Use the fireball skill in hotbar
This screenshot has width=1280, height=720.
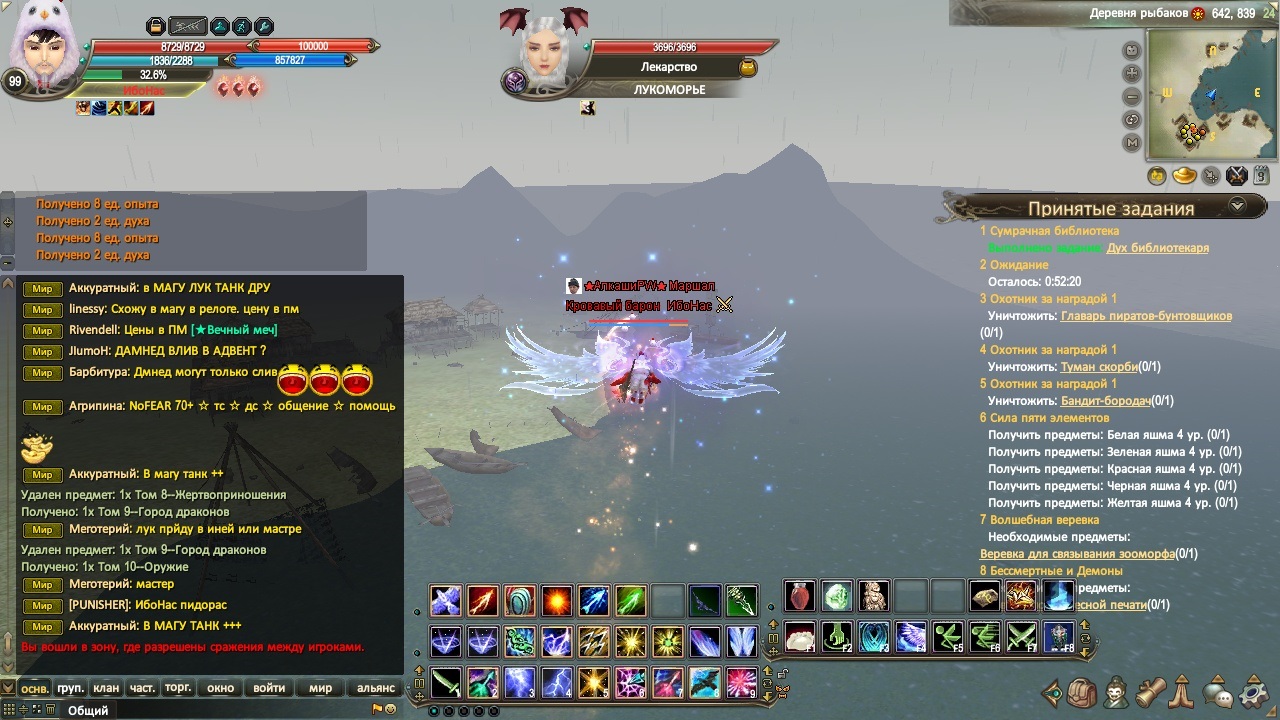point(557,600)
